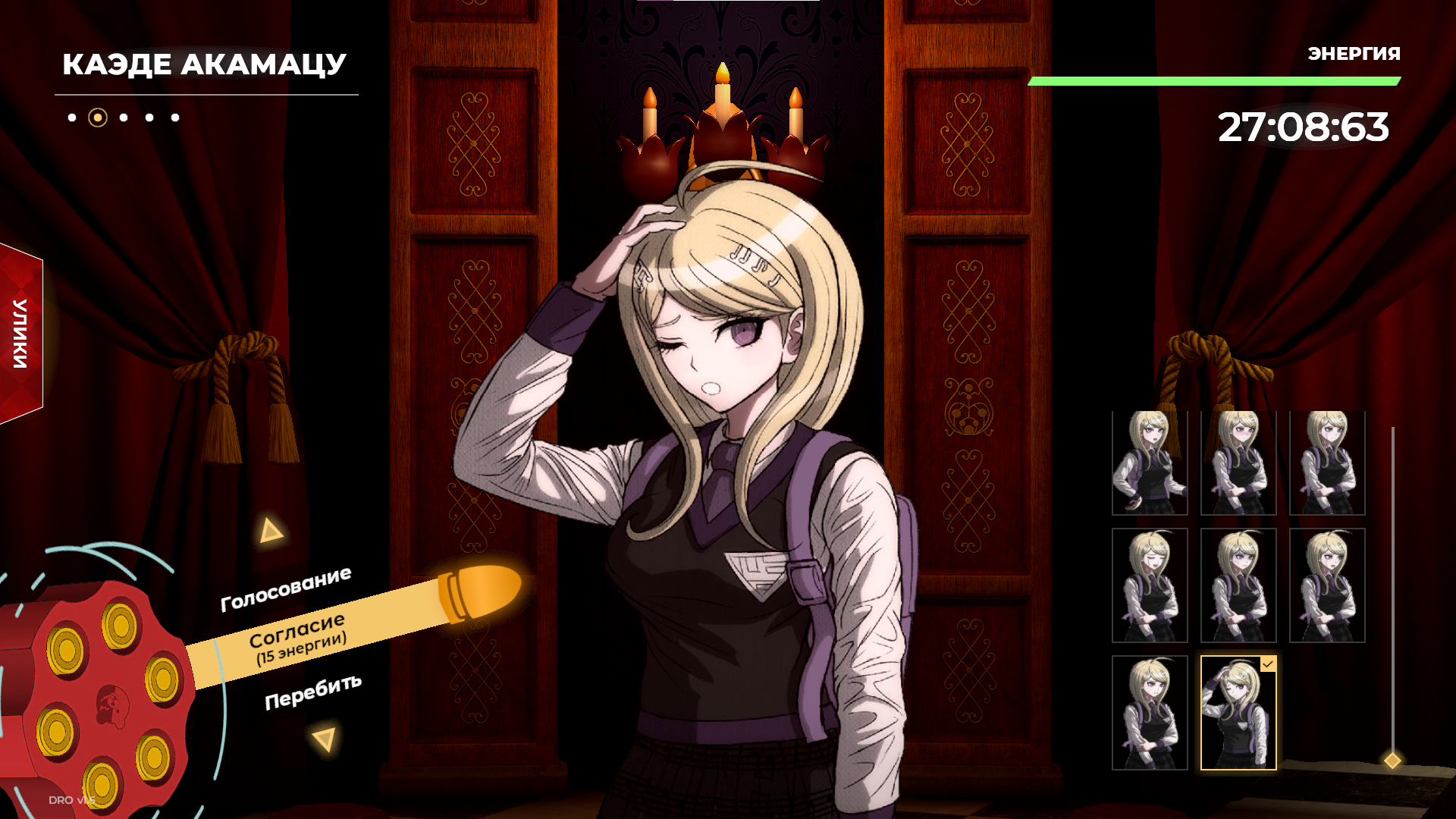Choose the hand-on-hip sprite thumbnail

pos(1150,463)
